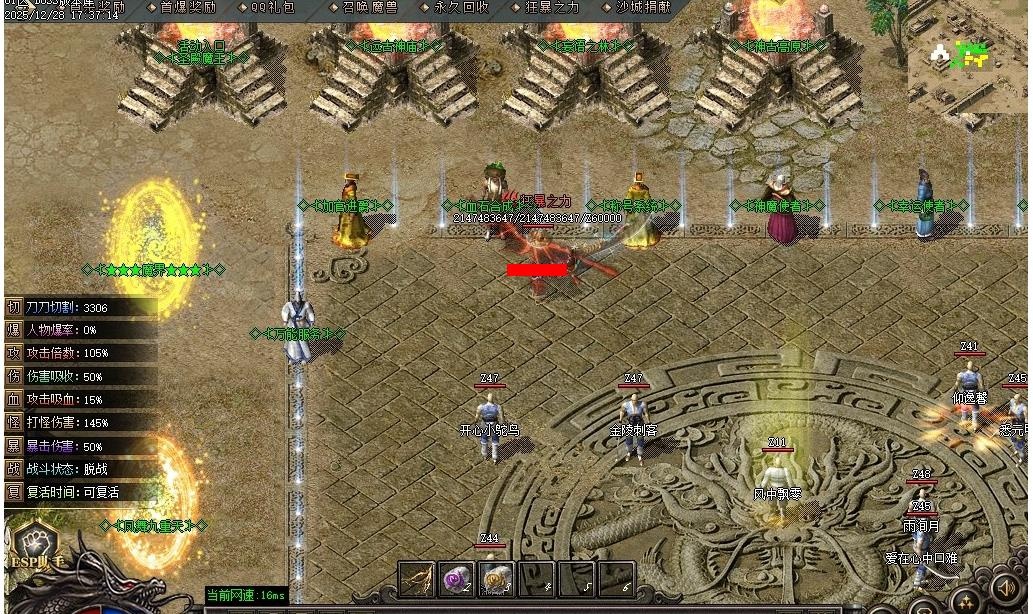Screen dimensions: 1033x614
Task: Click the minimap in the corner
Action: pos(967,65)
